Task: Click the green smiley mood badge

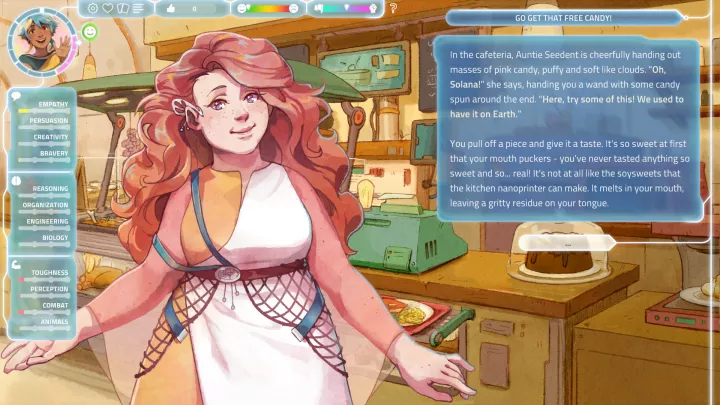Action: coord(90,32)
